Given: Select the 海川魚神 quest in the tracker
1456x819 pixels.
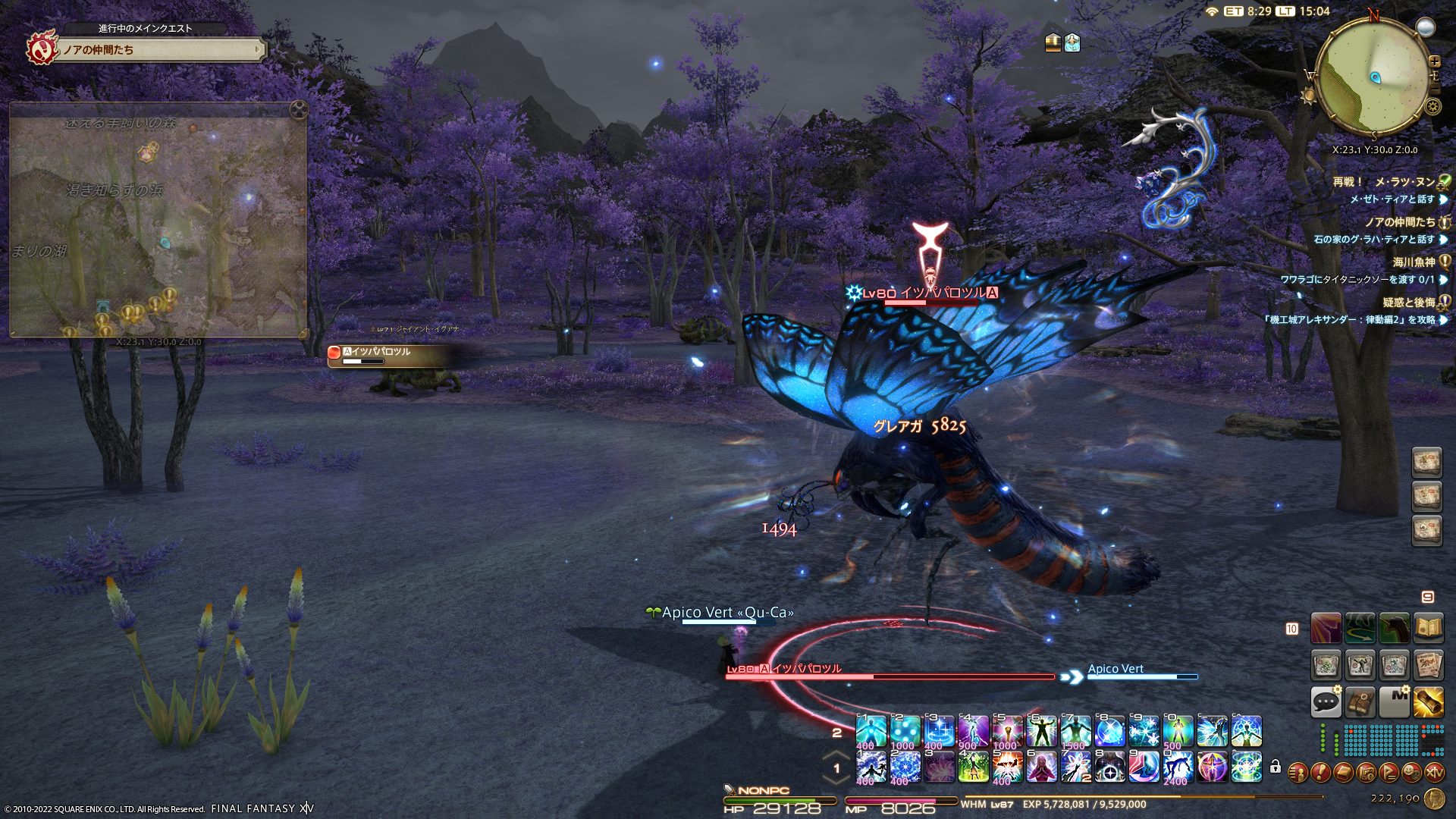Looking at the screenshot, I should [x=1414, y=262].
